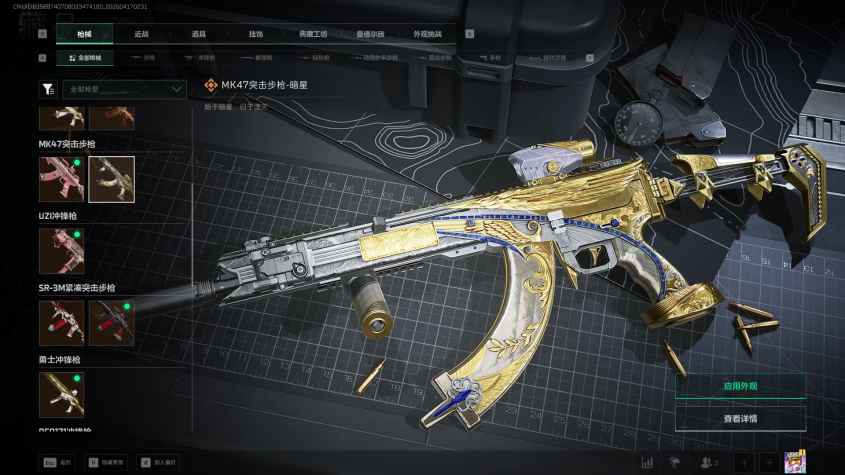Switch to the 曼德尔砖 tab
The width and height of the screenshot is (845, 475).
[370, 34]
